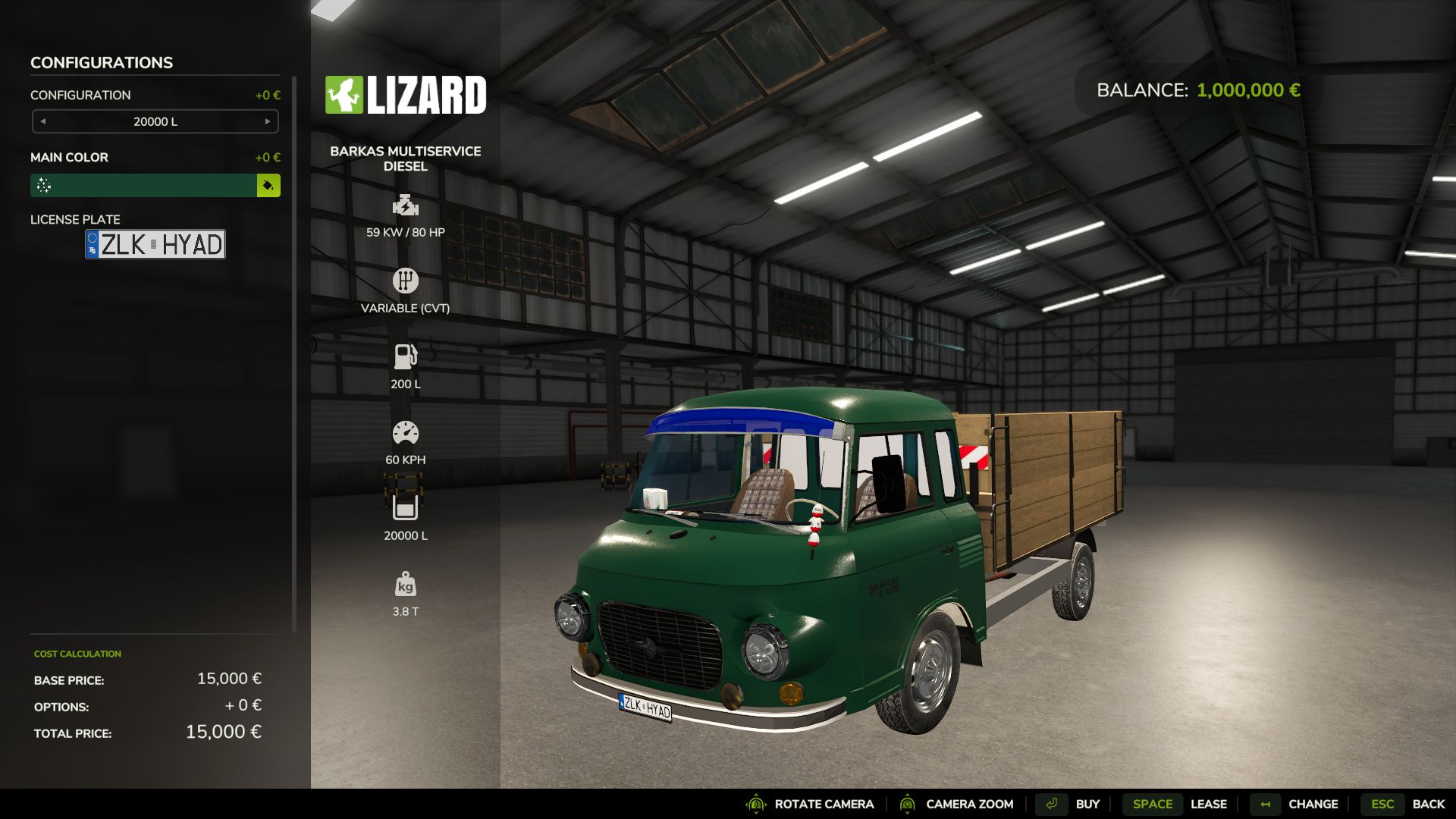Edit the ZLK HYAD license plate field
Viewport: 1456px width, 819px height.
coord(155,244)
